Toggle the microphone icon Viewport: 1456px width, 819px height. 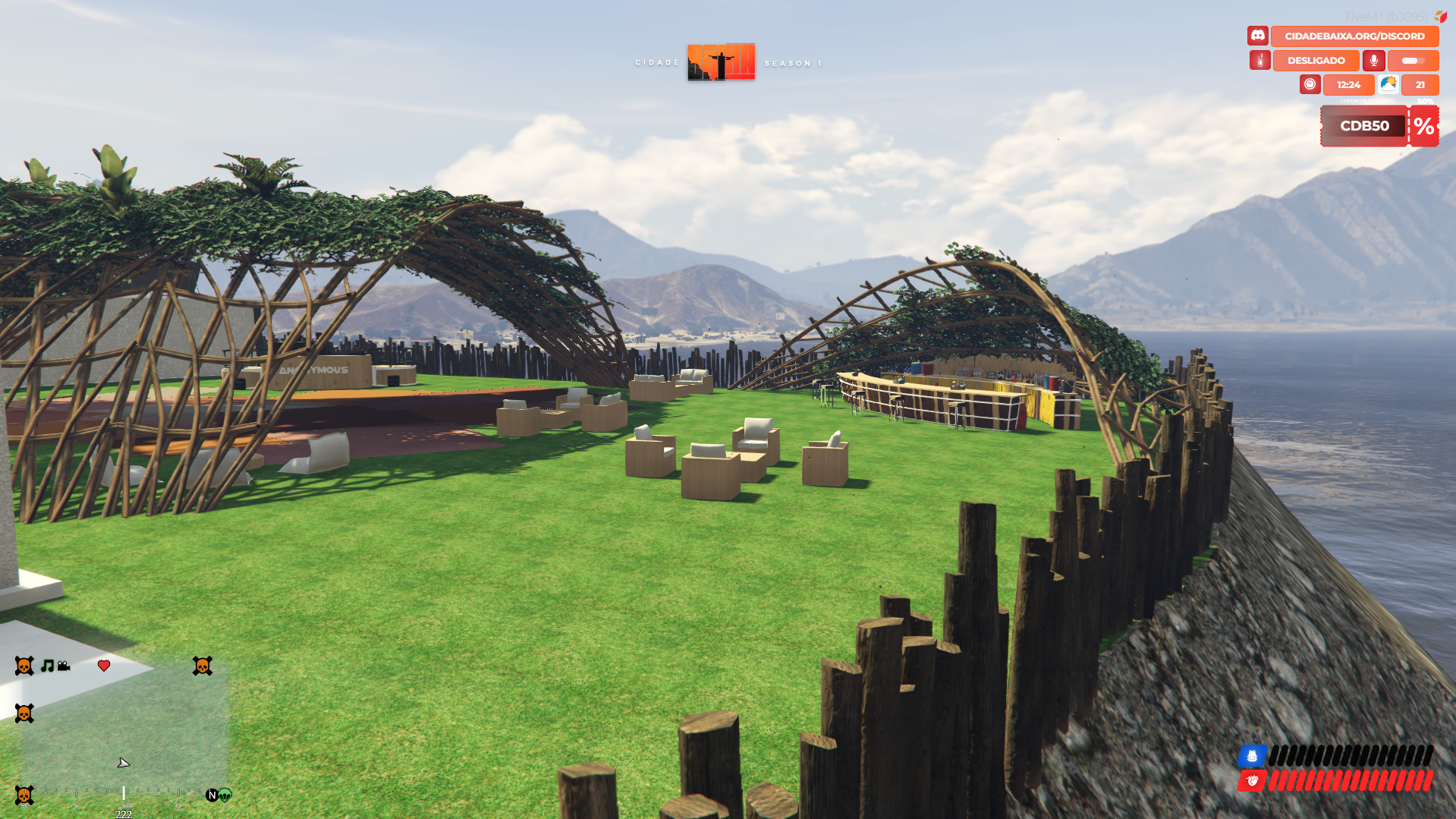[x=1373, y=61]
